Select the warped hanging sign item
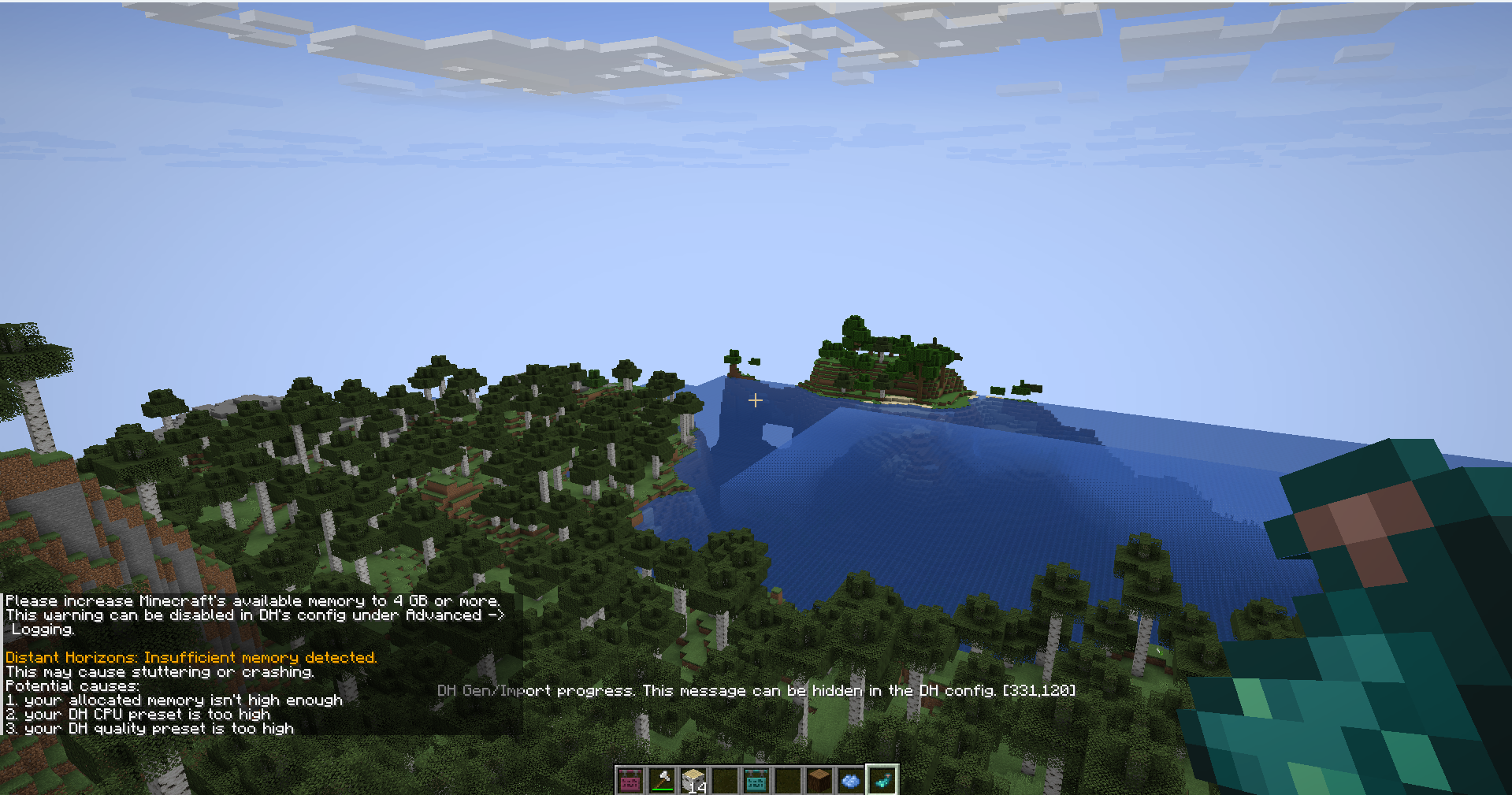 click(x=756, y=780)
